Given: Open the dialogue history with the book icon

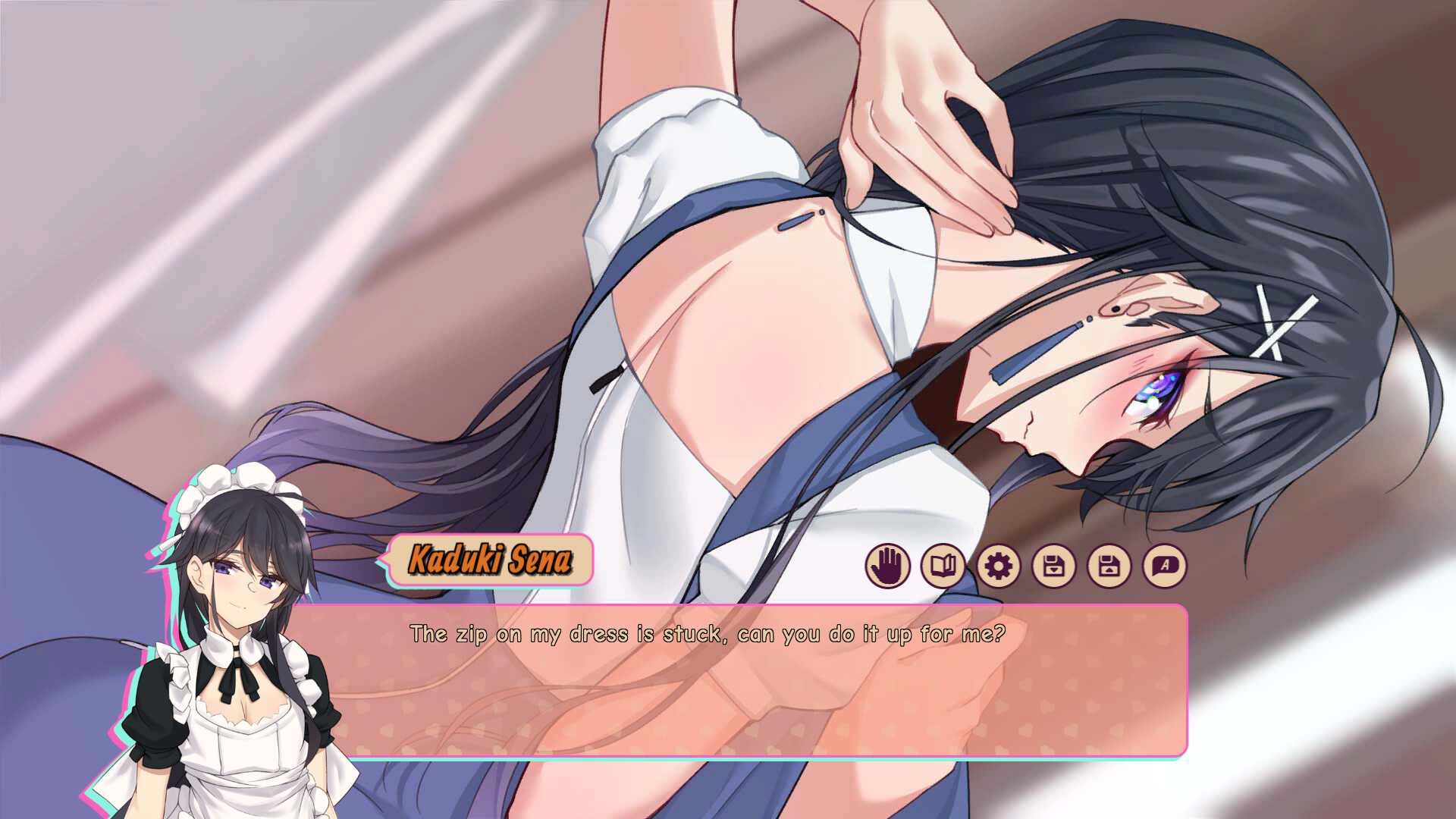Looking at the screenshot, I should 944,565.
